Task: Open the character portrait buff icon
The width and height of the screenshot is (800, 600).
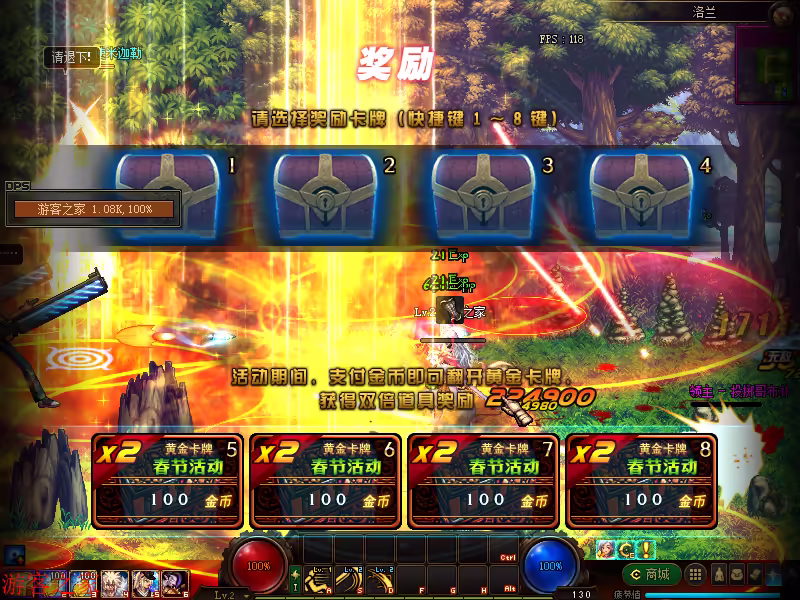Action: tap(605, 549)
